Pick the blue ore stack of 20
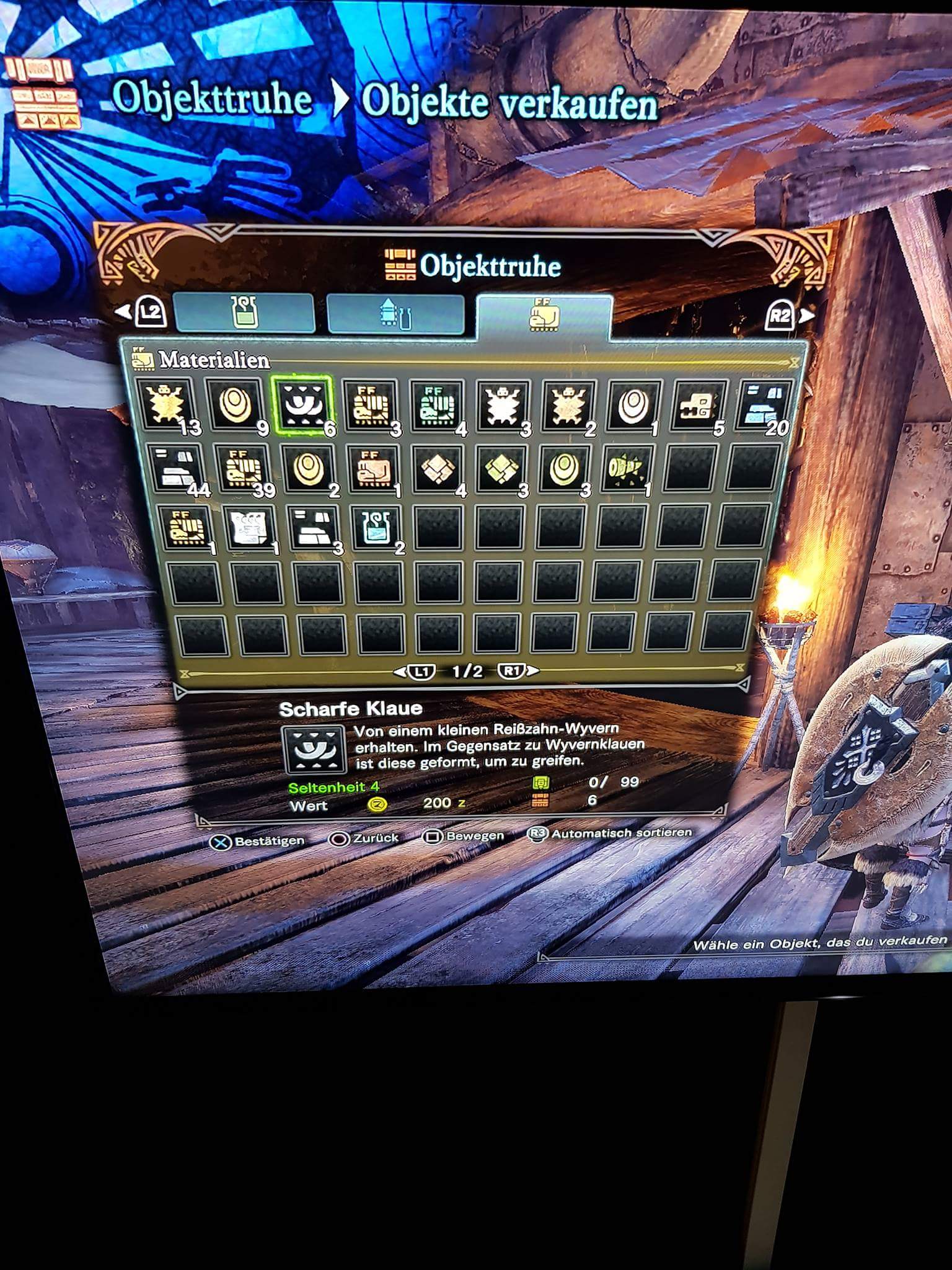Image resolution: width=952 pixels, height=1270 pixels. pos(762,407)
